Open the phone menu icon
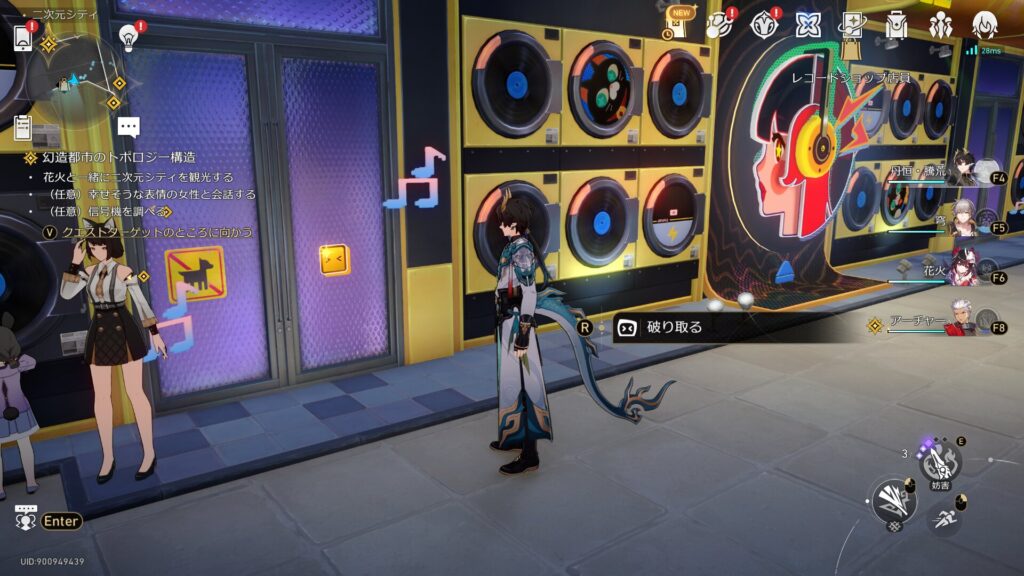 (23, 36)
